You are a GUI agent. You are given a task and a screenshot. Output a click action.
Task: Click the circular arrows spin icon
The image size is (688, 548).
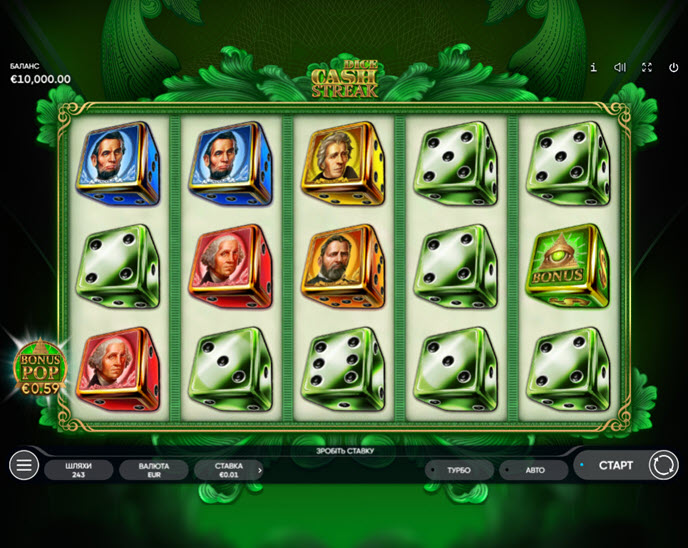click(662, 465)
